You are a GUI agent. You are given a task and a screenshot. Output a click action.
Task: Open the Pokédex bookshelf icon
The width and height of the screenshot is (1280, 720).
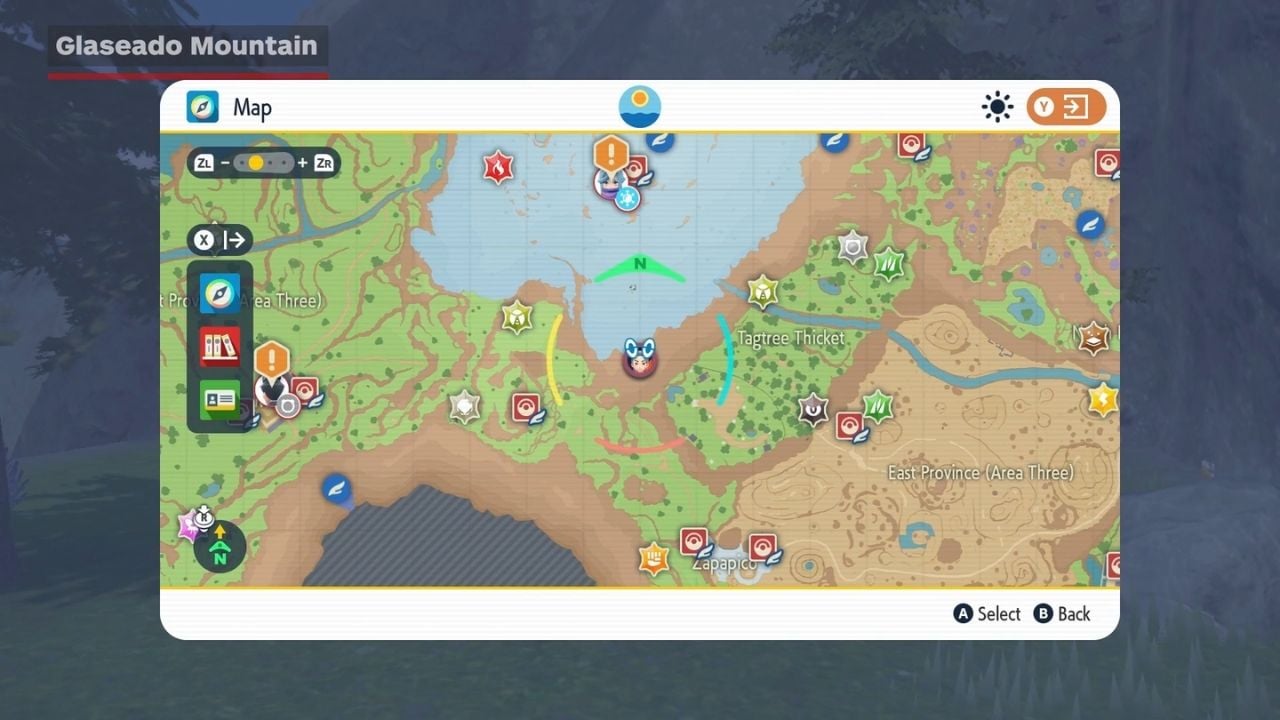point(220,347)
